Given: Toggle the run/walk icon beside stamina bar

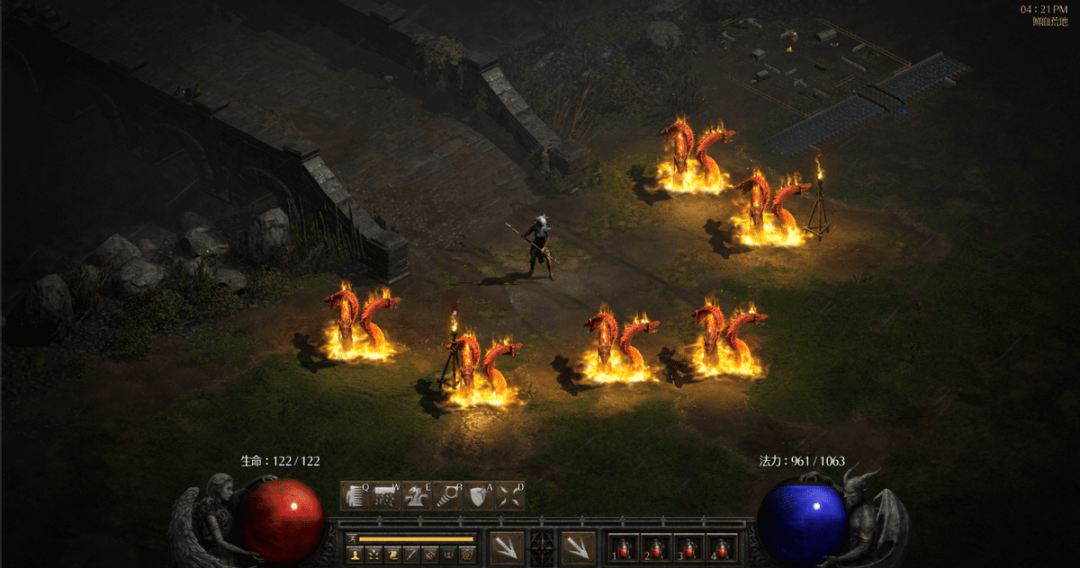Looking at the screenshot, I should 351,538.
